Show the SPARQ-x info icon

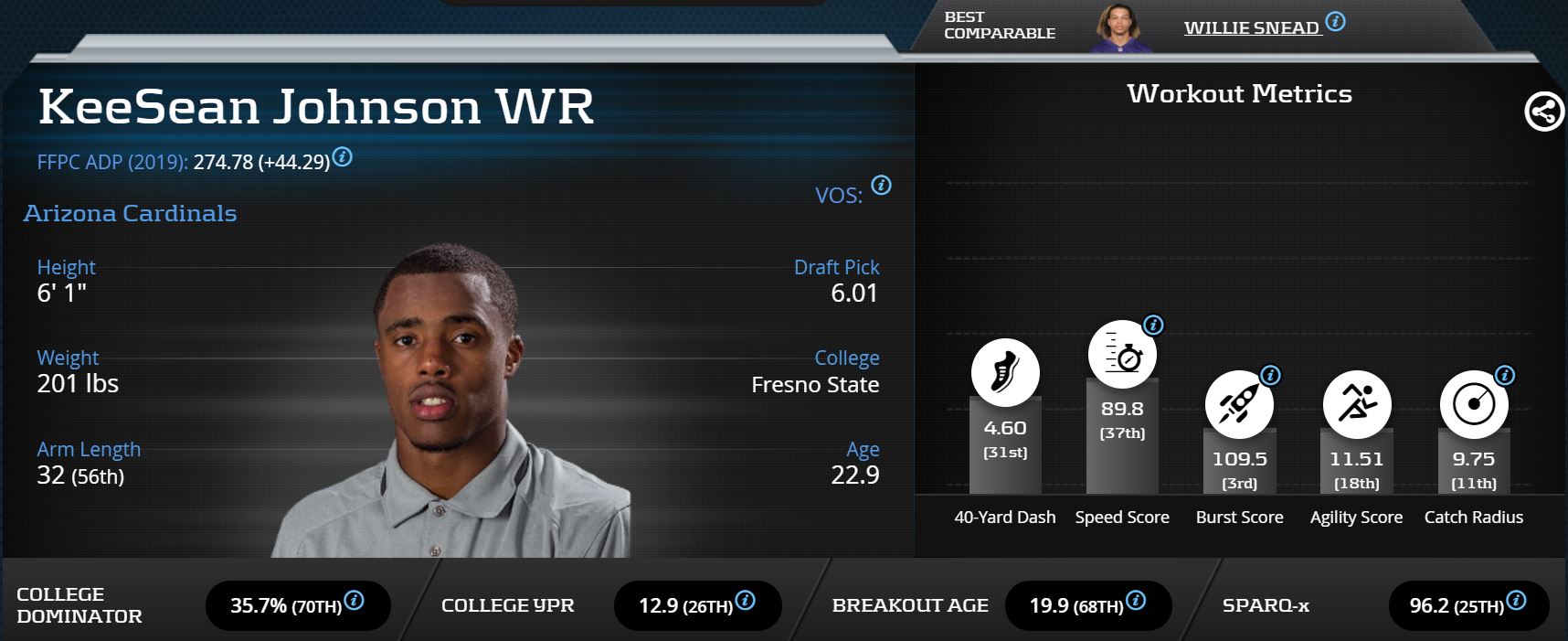pos(1516,601)
